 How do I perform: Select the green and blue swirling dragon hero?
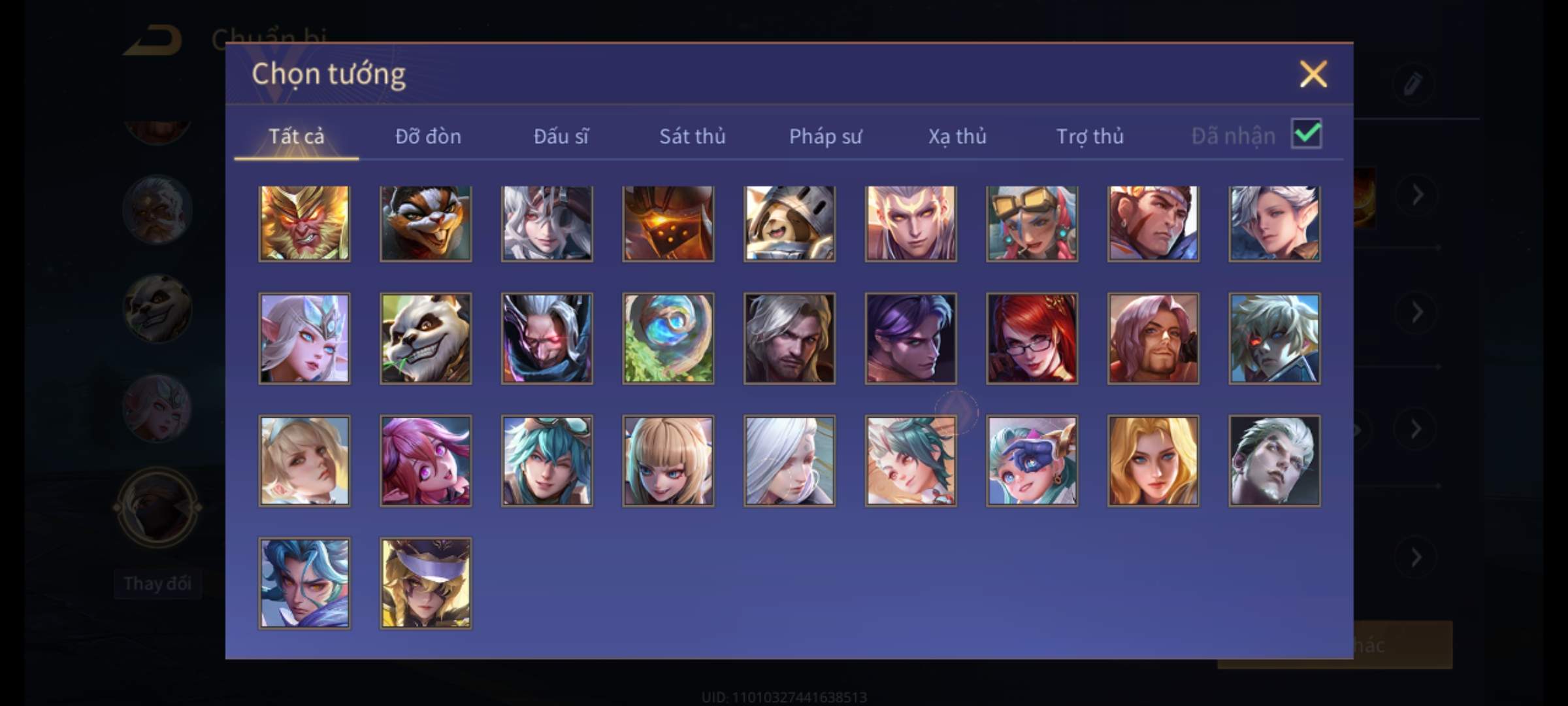668,338
